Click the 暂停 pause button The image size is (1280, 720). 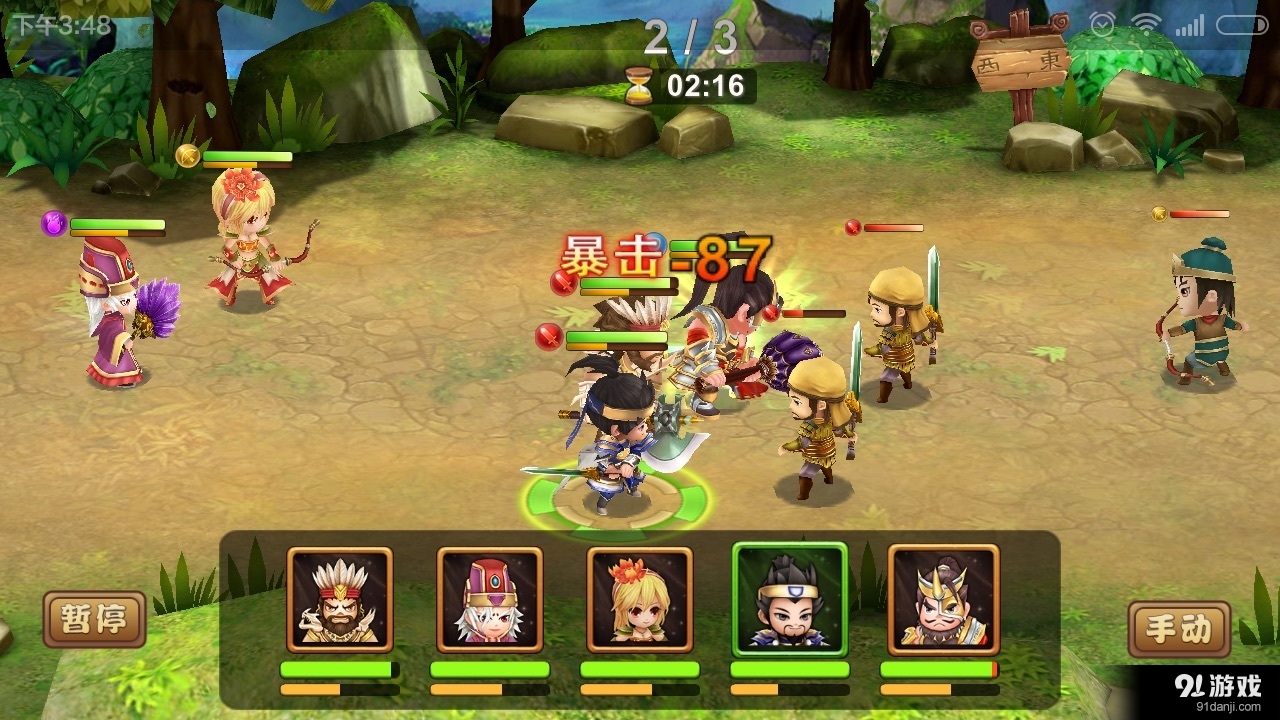click(x=95, y=619)
